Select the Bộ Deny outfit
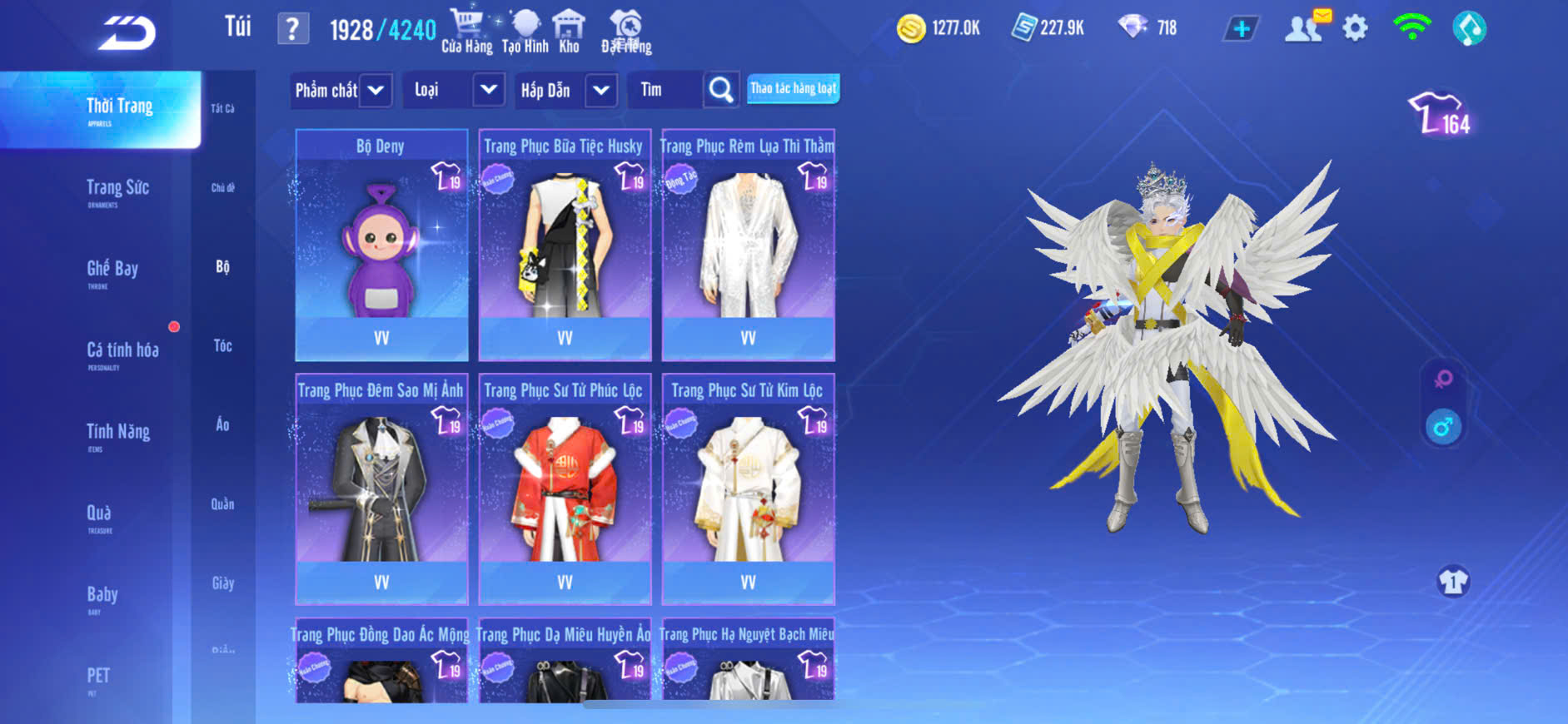Image resolution: width=1568 pixels, height=724 pixels. point(381,245)
